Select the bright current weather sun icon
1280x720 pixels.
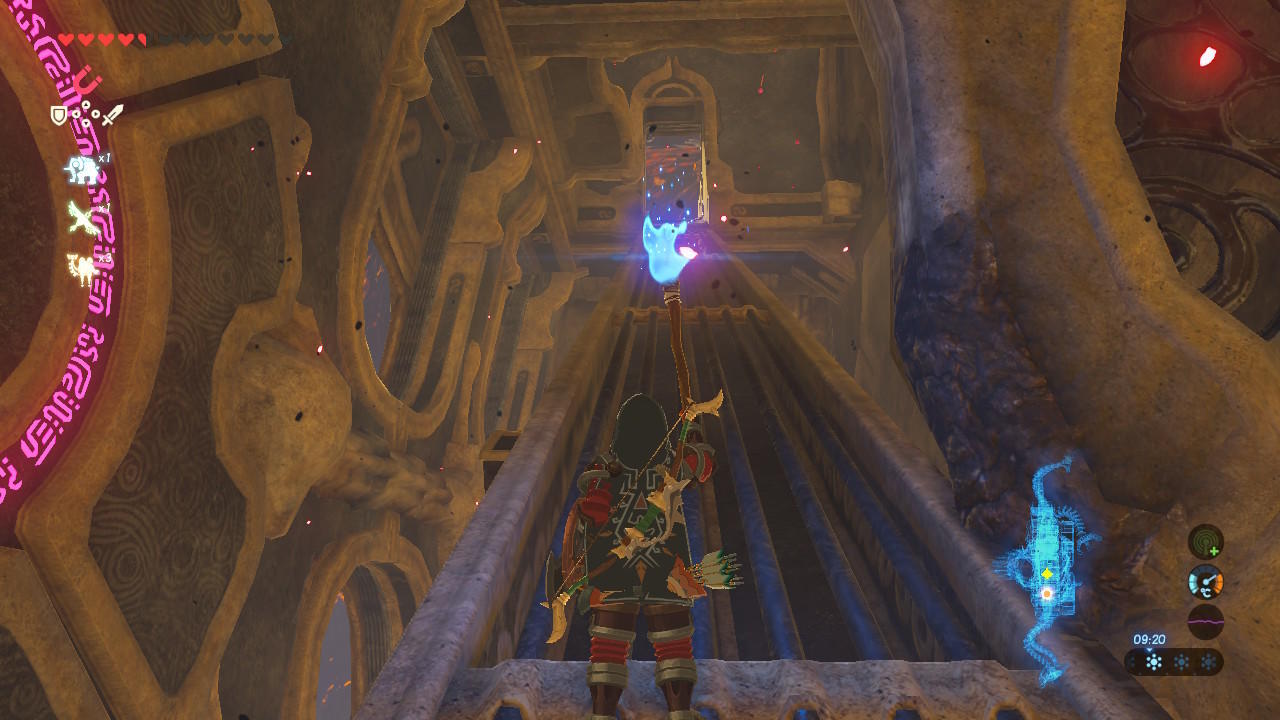[x=1153, y=662]
